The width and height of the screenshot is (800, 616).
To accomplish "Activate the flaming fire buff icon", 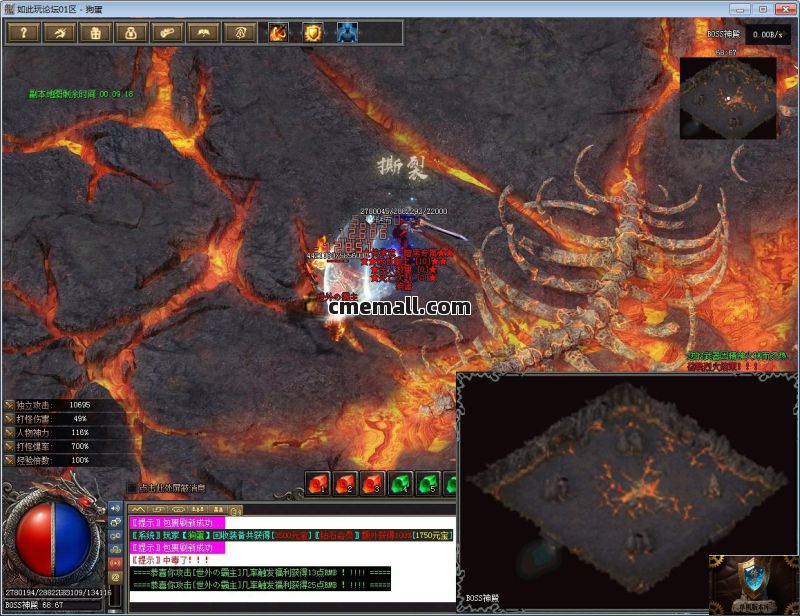I will coord(277,33).
